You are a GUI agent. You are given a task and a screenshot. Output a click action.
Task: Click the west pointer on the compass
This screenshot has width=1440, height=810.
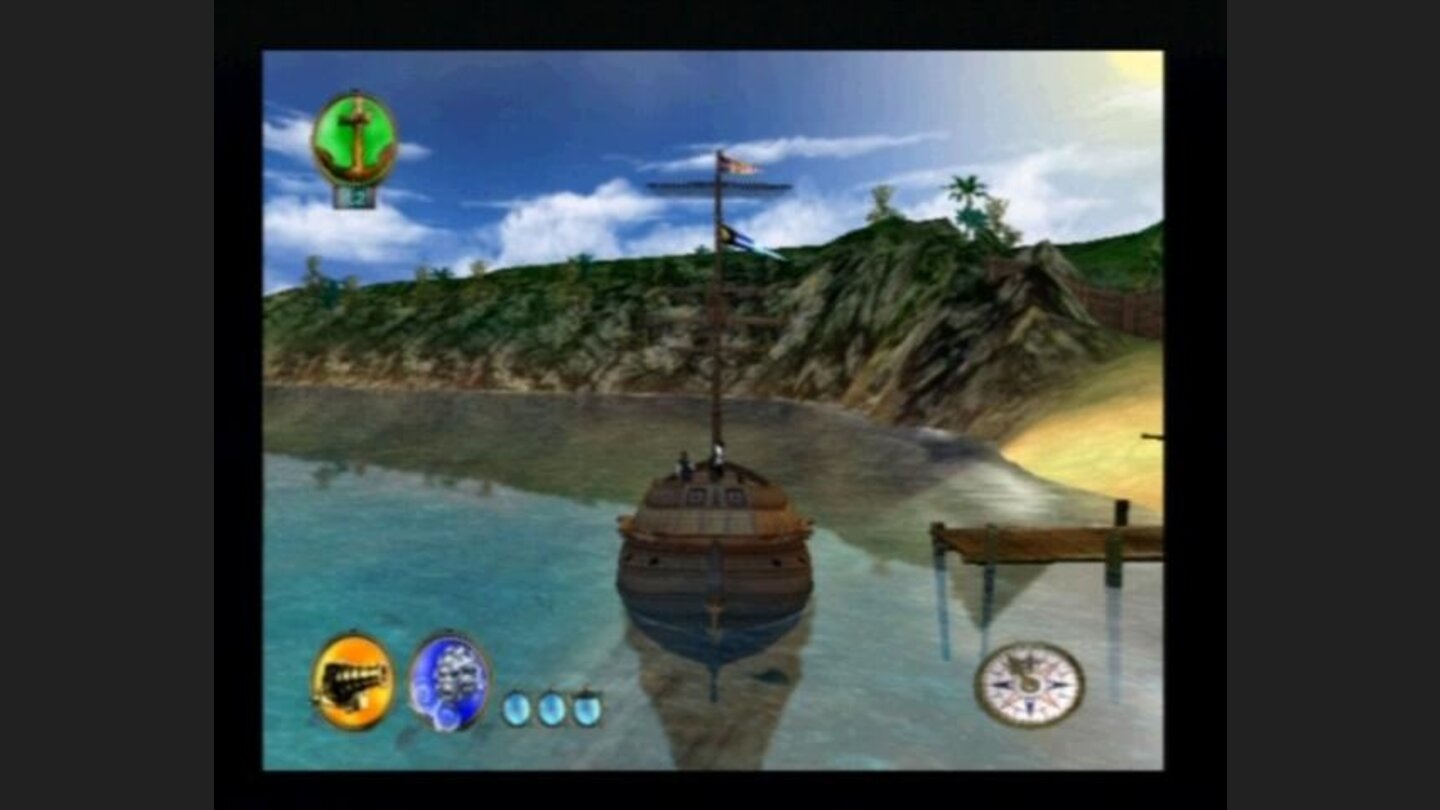coord(1001,684)
